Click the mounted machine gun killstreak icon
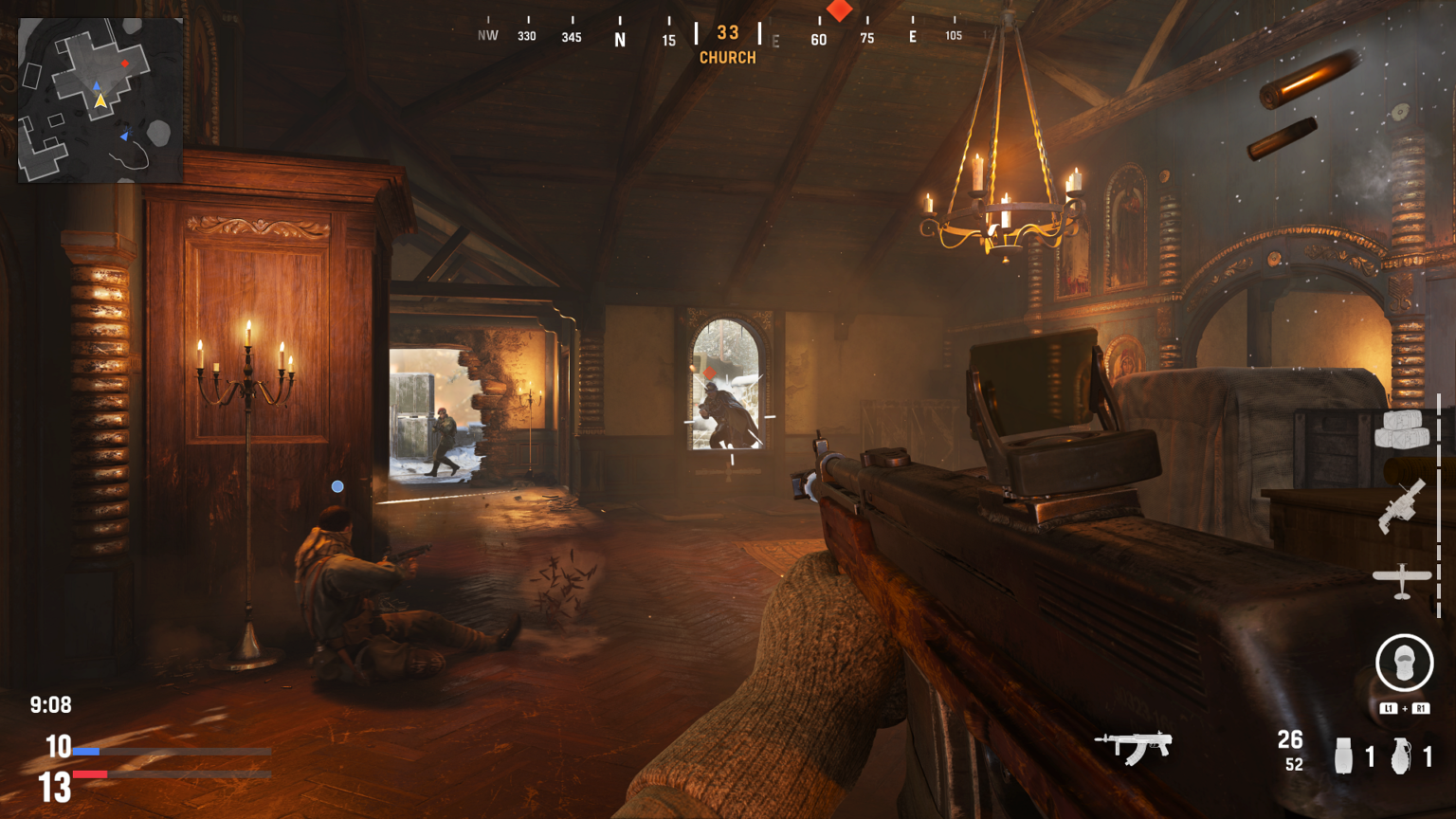 pyautogui.click(x=1400, y=508)
